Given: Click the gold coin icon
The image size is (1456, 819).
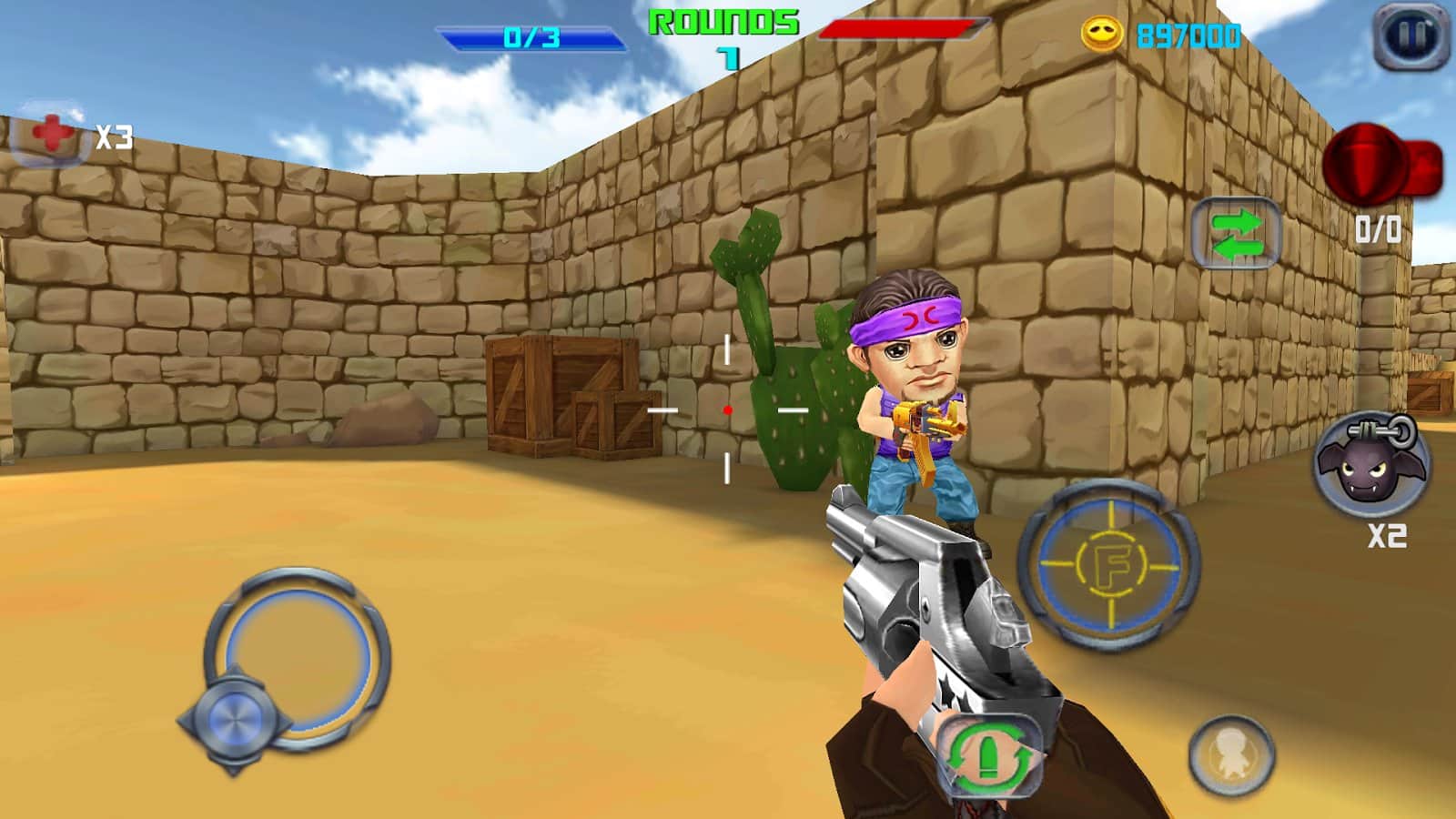Looking at the screenshot, I should [1101, 35].
